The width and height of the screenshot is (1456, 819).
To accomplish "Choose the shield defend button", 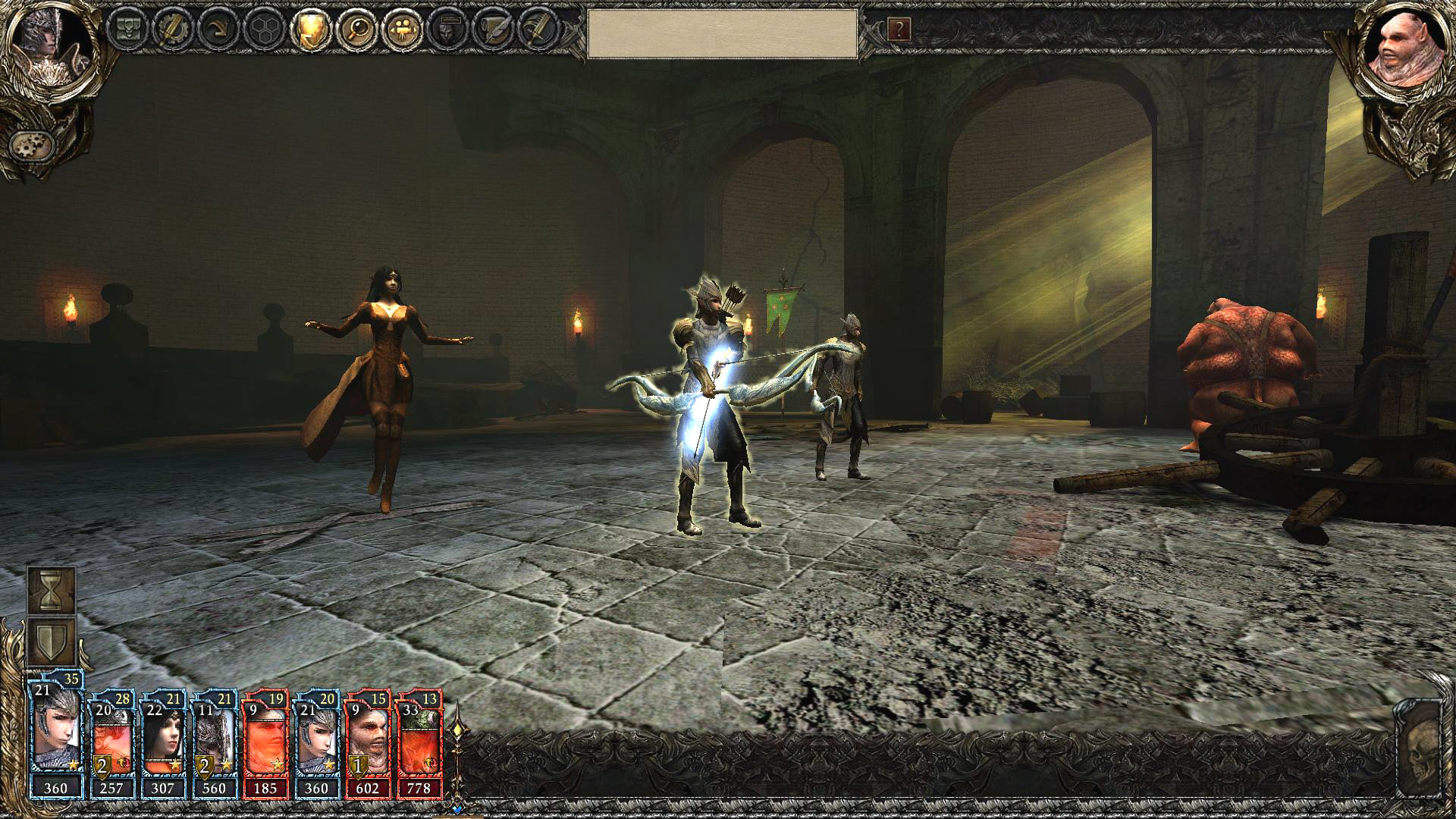I will pos(52,642).
